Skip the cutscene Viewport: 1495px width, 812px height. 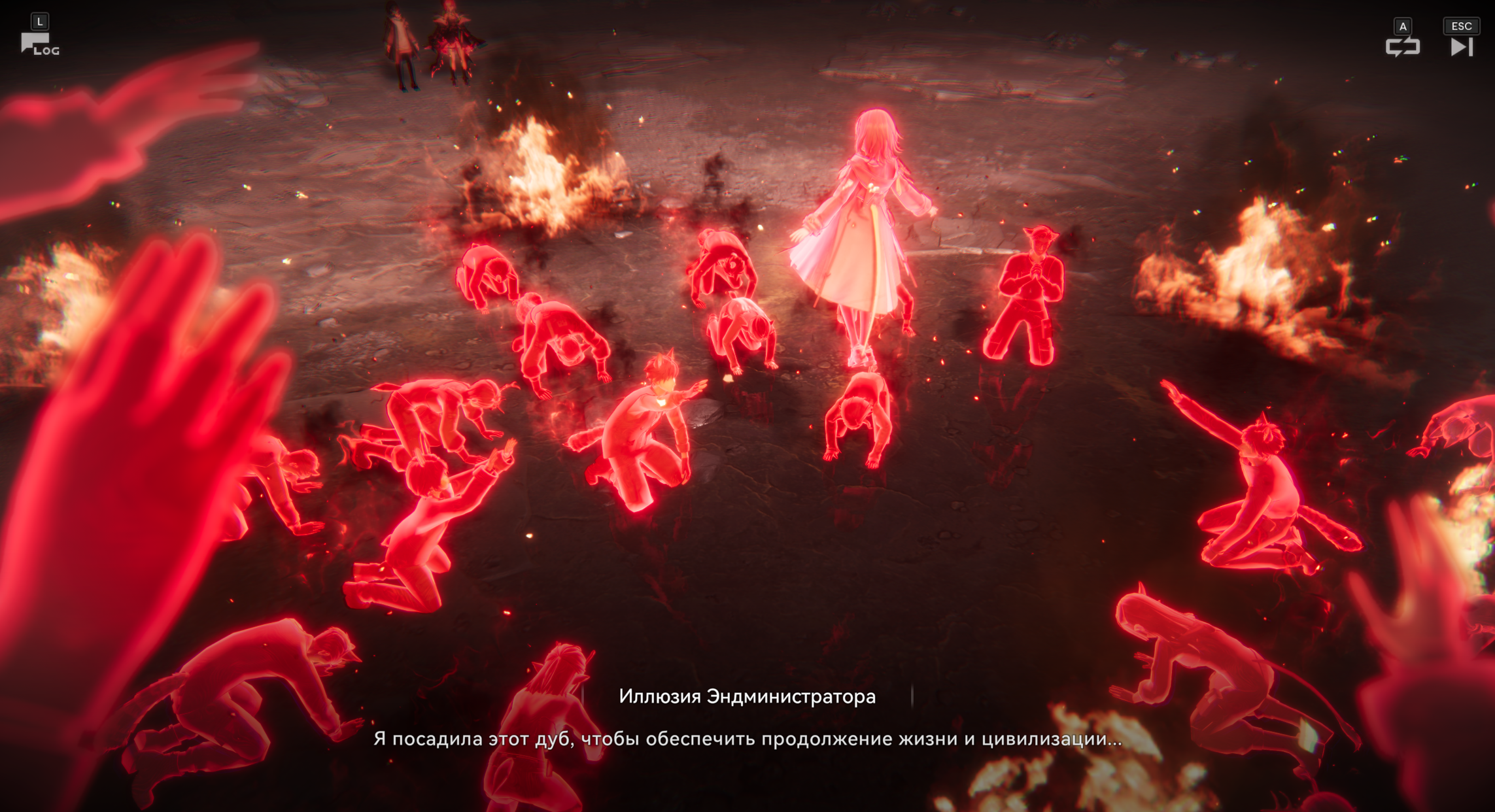1462,46
